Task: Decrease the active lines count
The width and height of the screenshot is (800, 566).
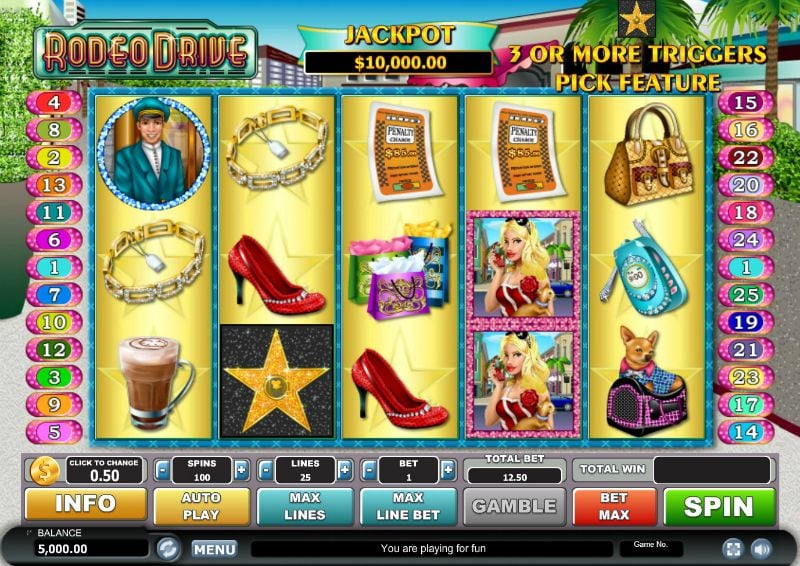Action: click(x=265, y=471)
